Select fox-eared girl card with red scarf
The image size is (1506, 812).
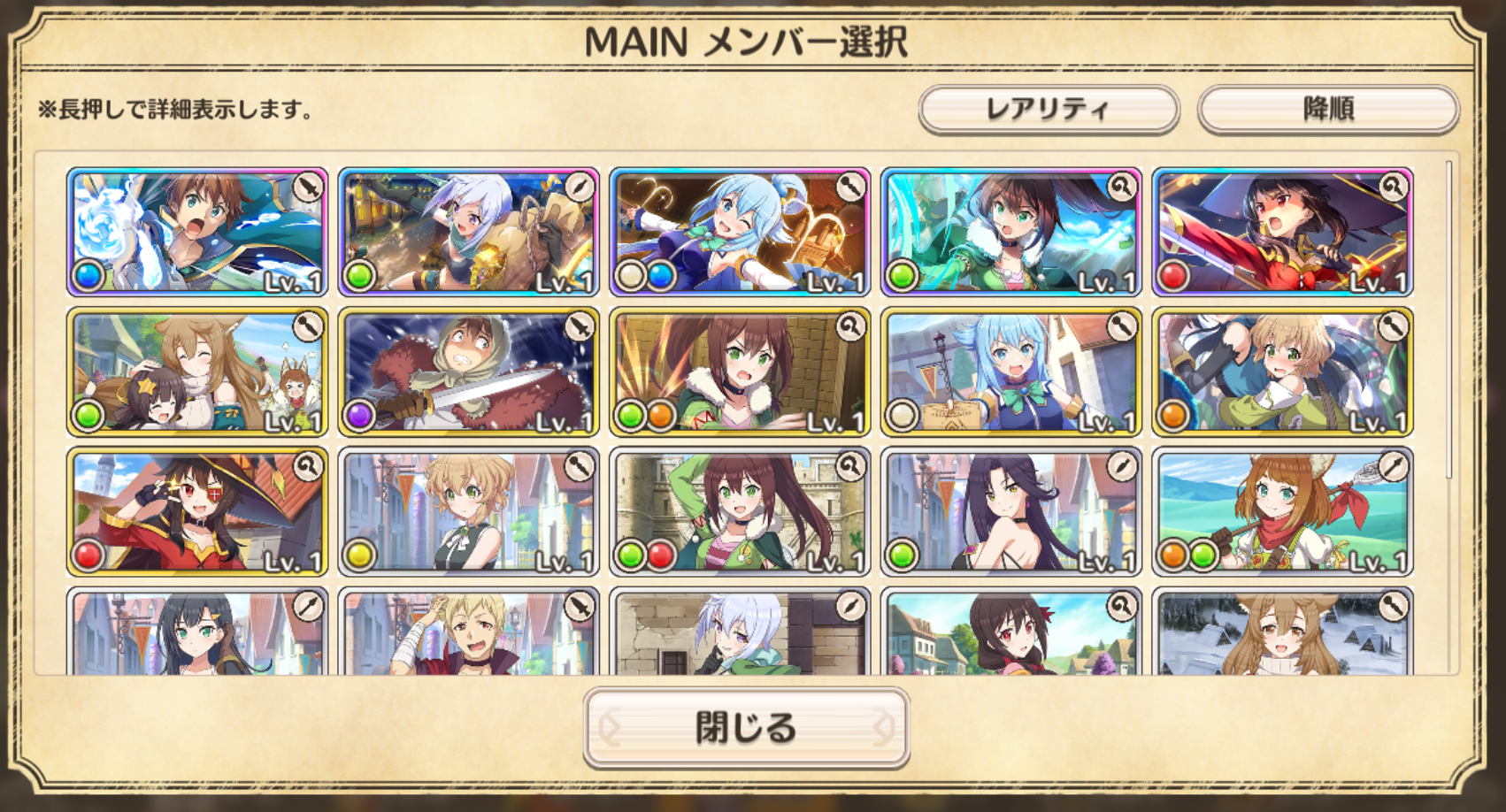click(x=1282, y=511)
